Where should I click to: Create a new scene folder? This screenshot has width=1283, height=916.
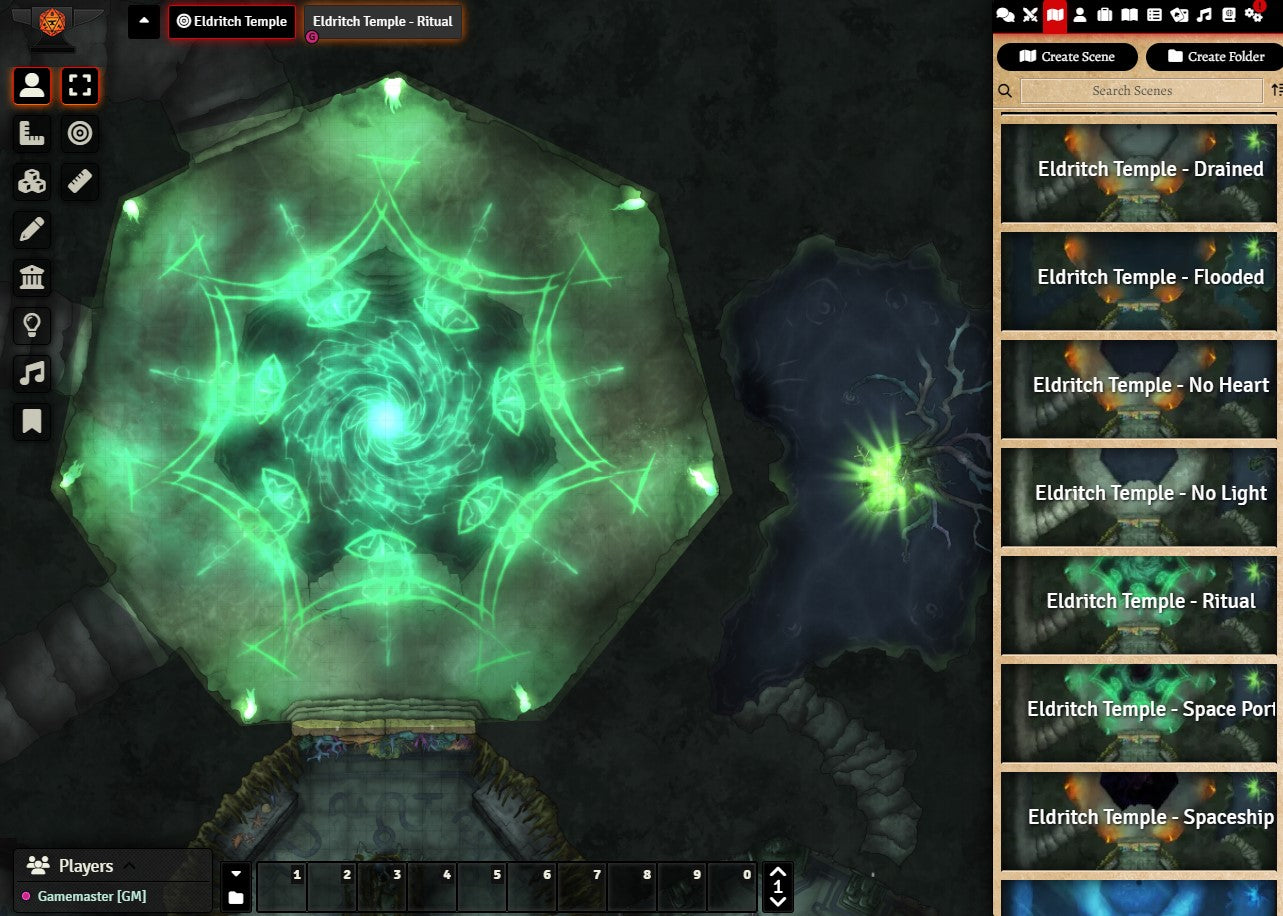1213,57
